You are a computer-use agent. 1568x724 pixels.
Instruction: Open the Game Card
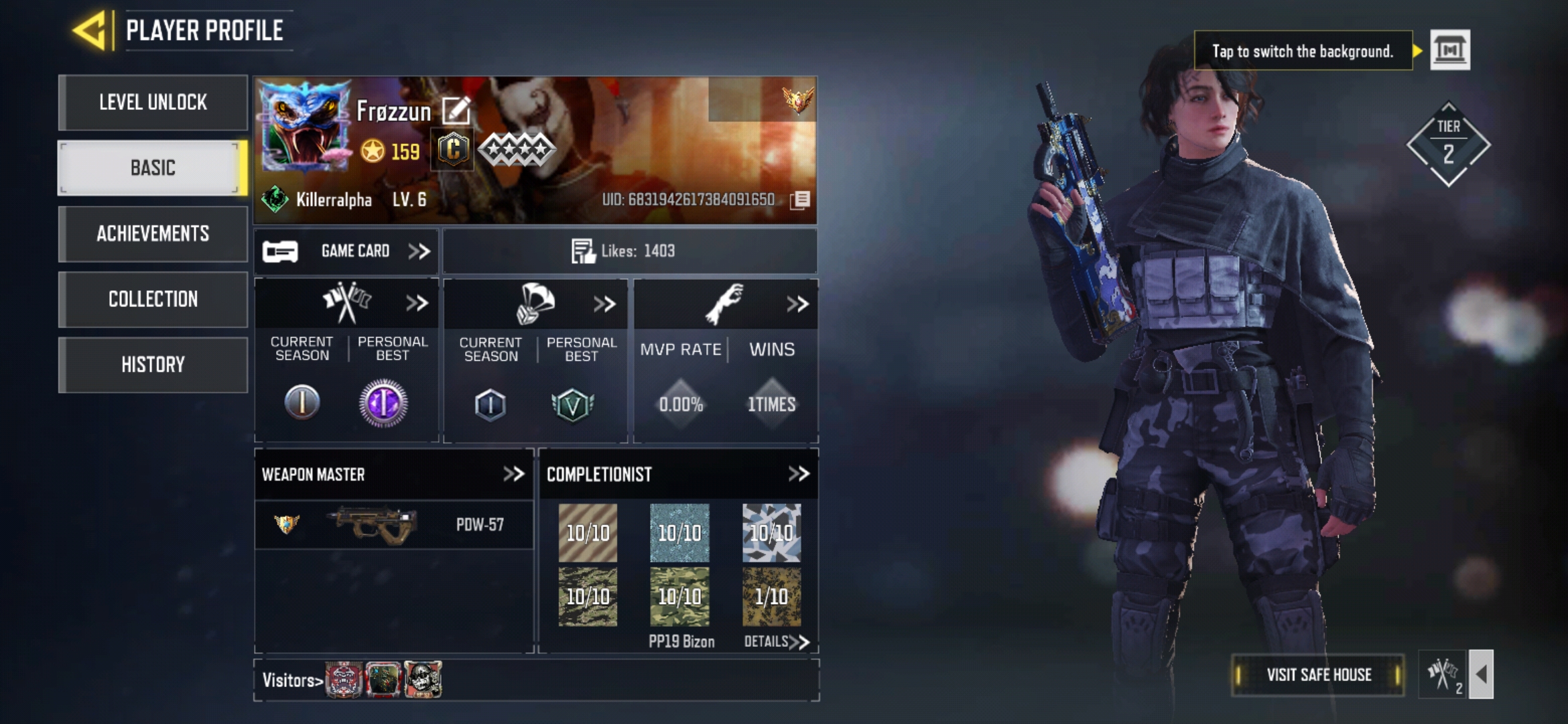tap(346, 251)
